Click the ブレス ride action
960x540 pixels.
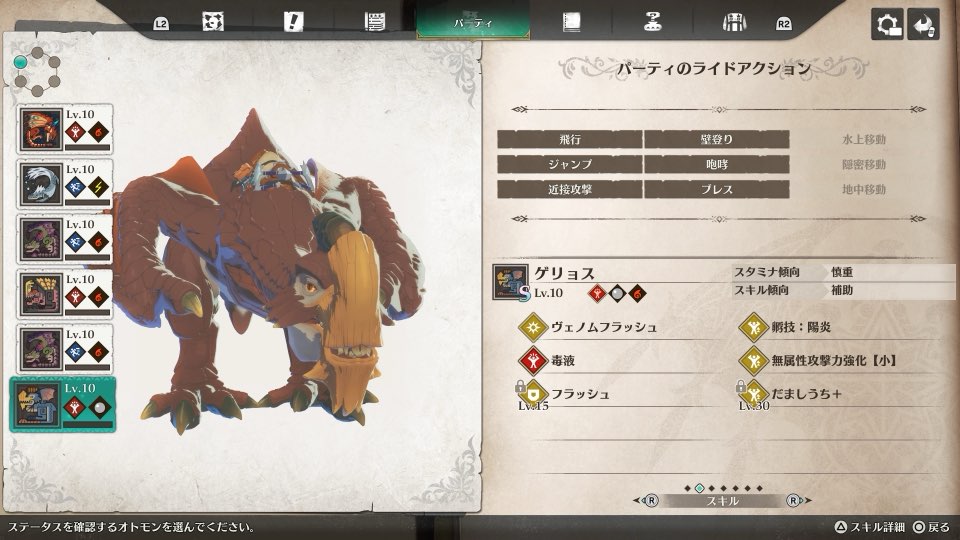[x=716, y=189]
